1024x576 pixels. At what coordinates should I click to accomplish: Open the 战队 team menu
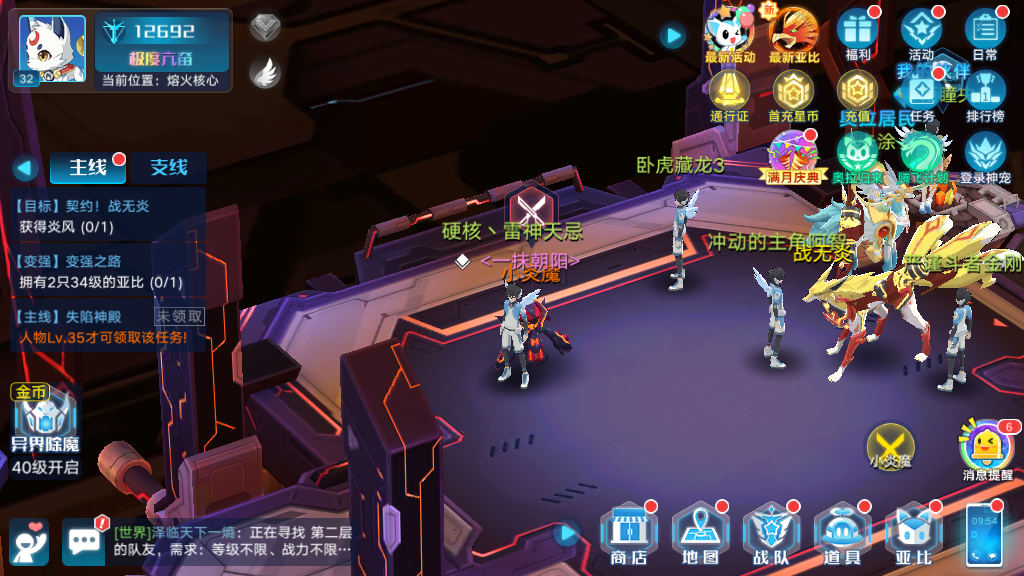tap(771, 535)
